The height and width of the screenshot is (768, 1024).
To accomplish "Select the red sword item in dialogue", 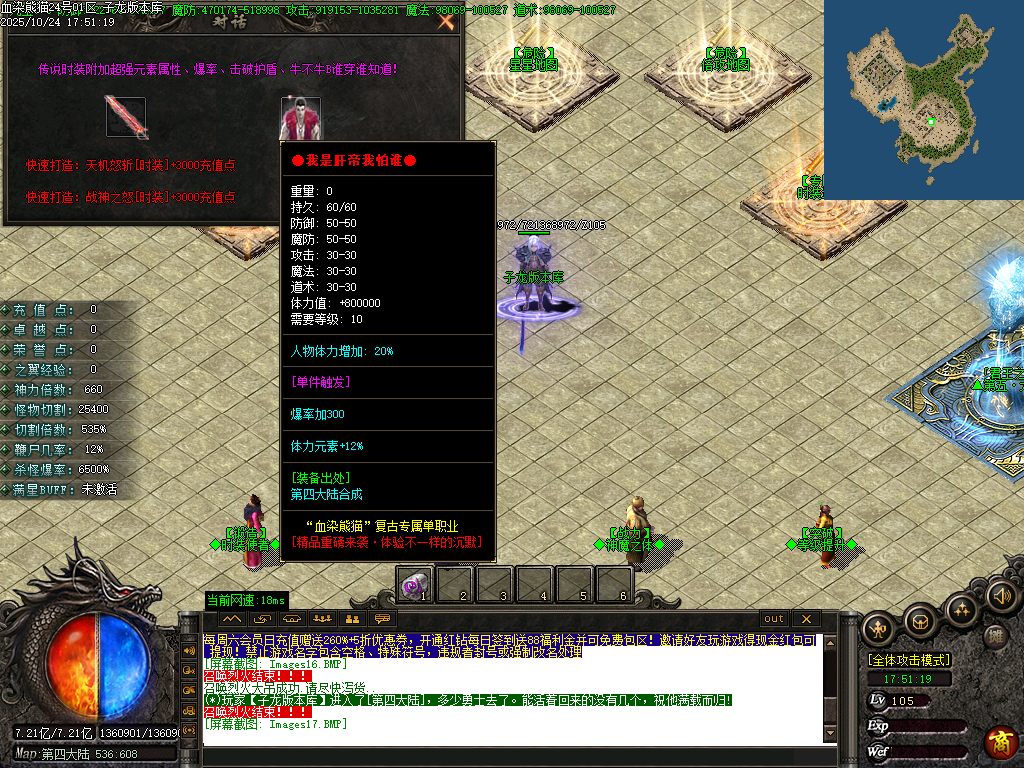I will [x=127, y=117].
